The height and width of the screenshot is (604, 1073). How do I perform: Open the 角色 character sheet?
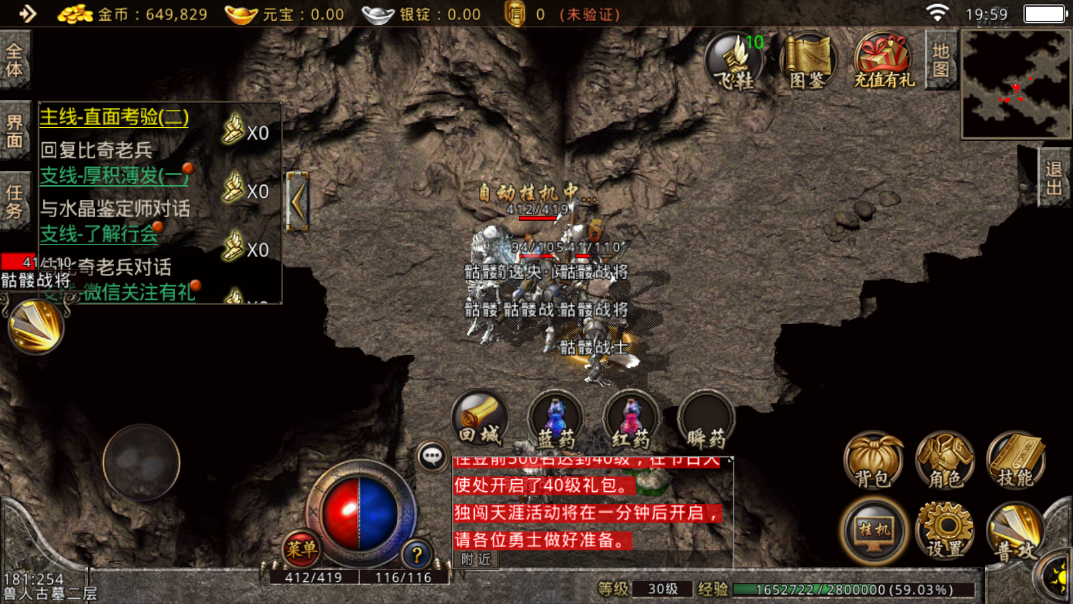click(945, 461)
